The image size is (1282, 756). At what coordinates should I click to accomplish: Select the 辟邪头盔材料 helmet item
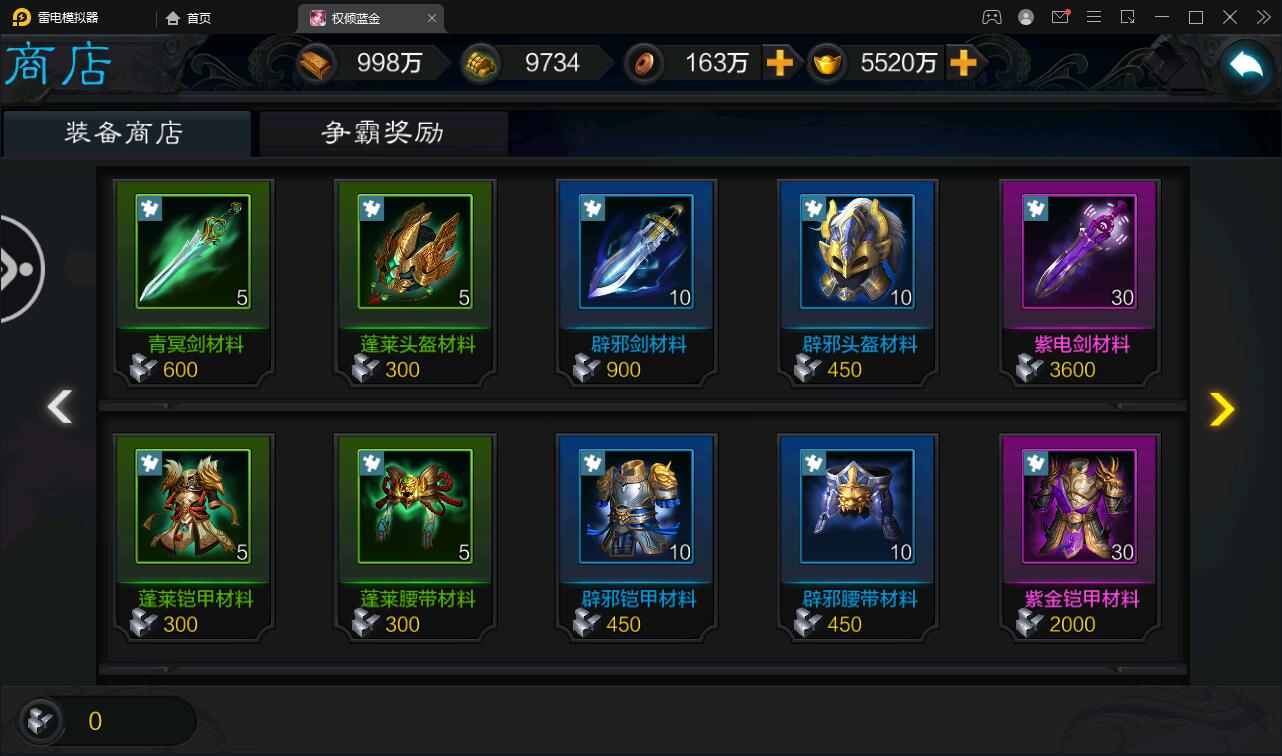tap(858, 252)
